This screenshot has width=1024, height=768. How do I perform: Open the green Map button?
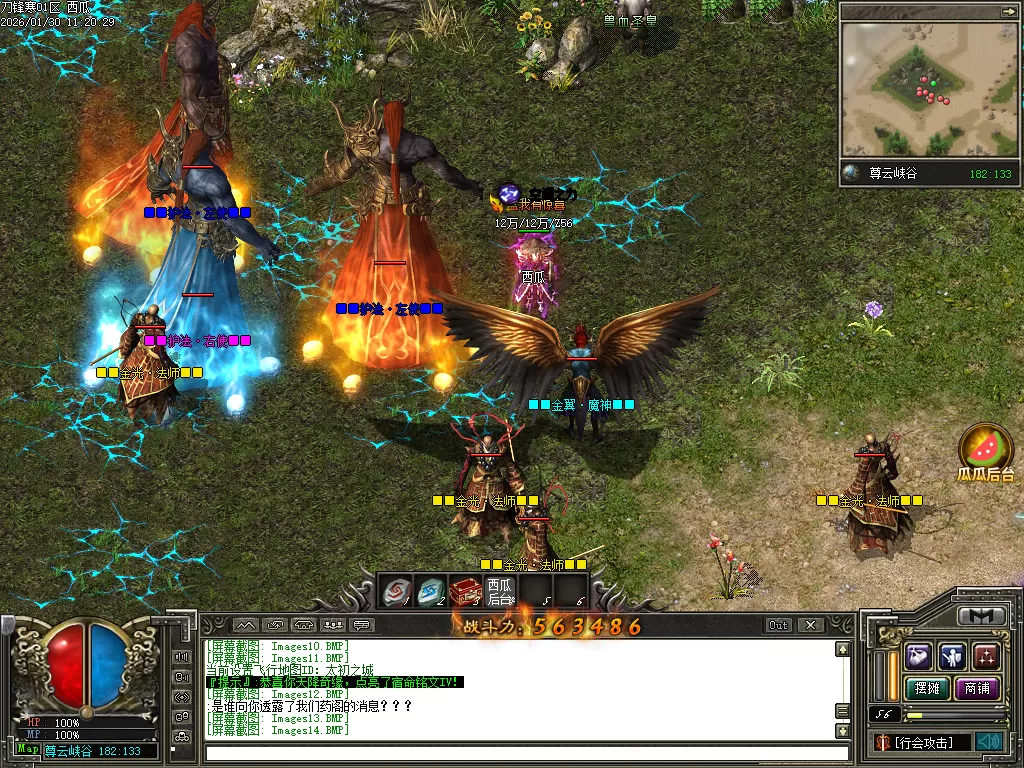28,749
